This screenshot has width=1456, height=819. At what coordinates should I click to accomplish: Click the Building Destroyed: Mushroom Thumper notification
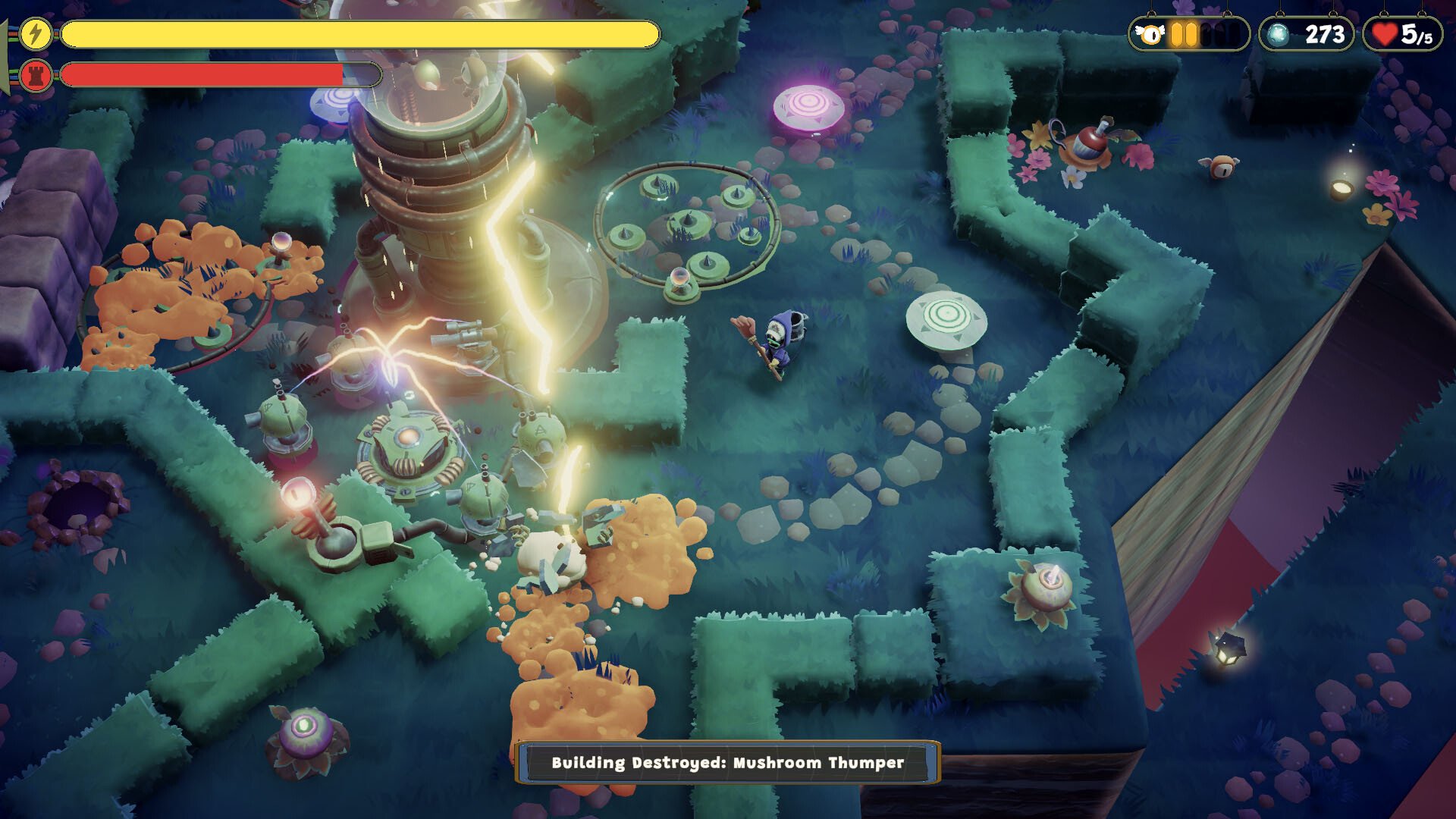727,762
